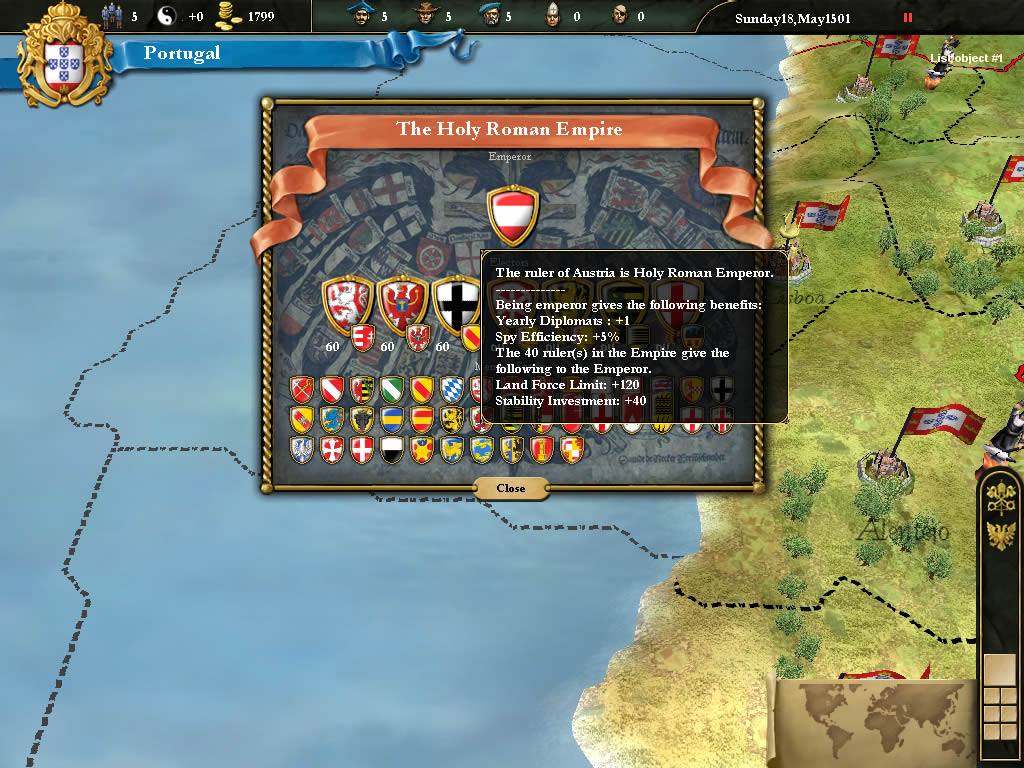The height and width of the screenshot is (768, 1024).
Task: Select the red tower on yellow member shield
Action: click(541, 449)
